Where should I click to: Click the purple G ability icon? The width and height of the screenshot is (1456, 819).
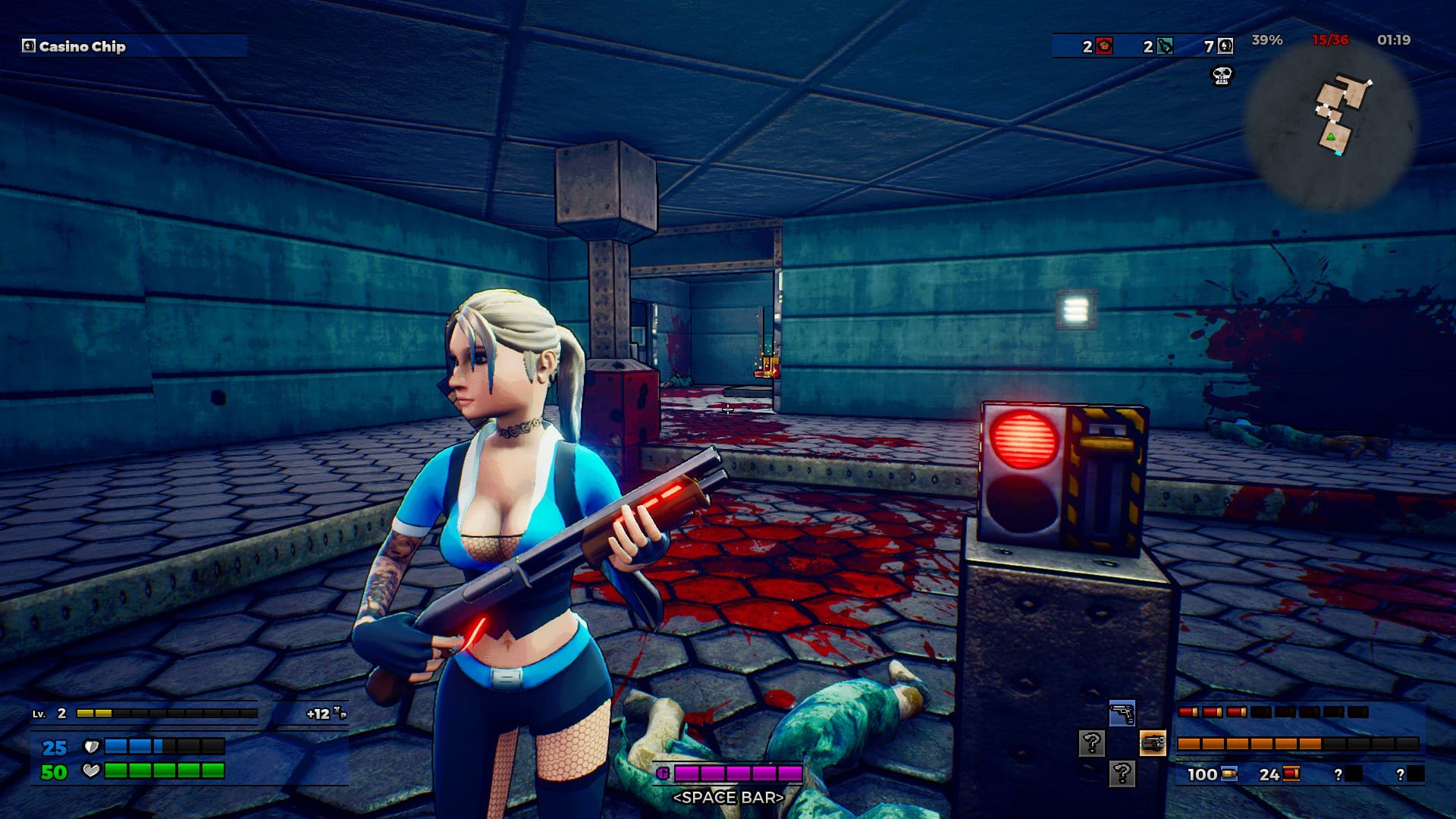point(663,773)
